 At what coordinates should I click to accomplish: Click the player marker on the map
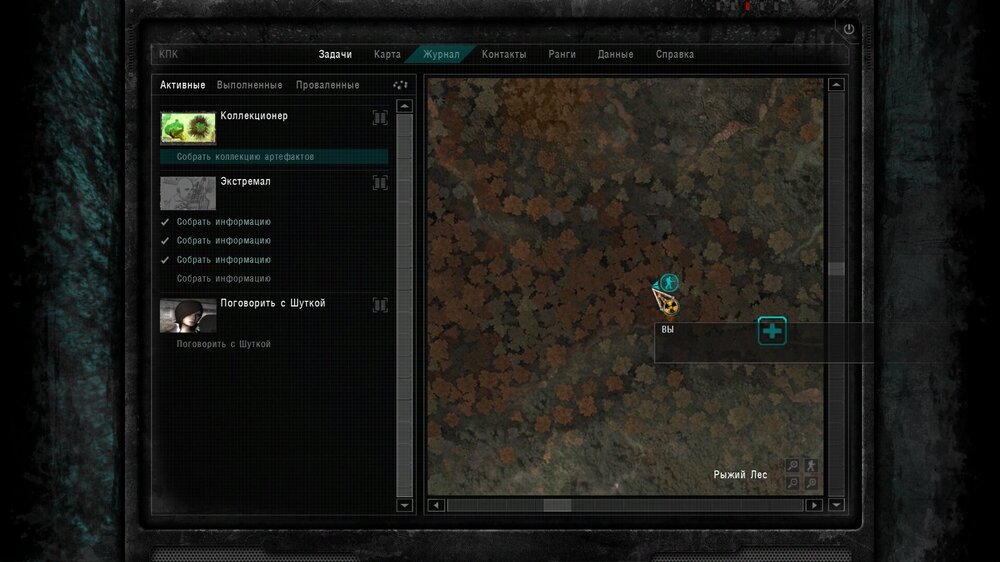point(668,283)
